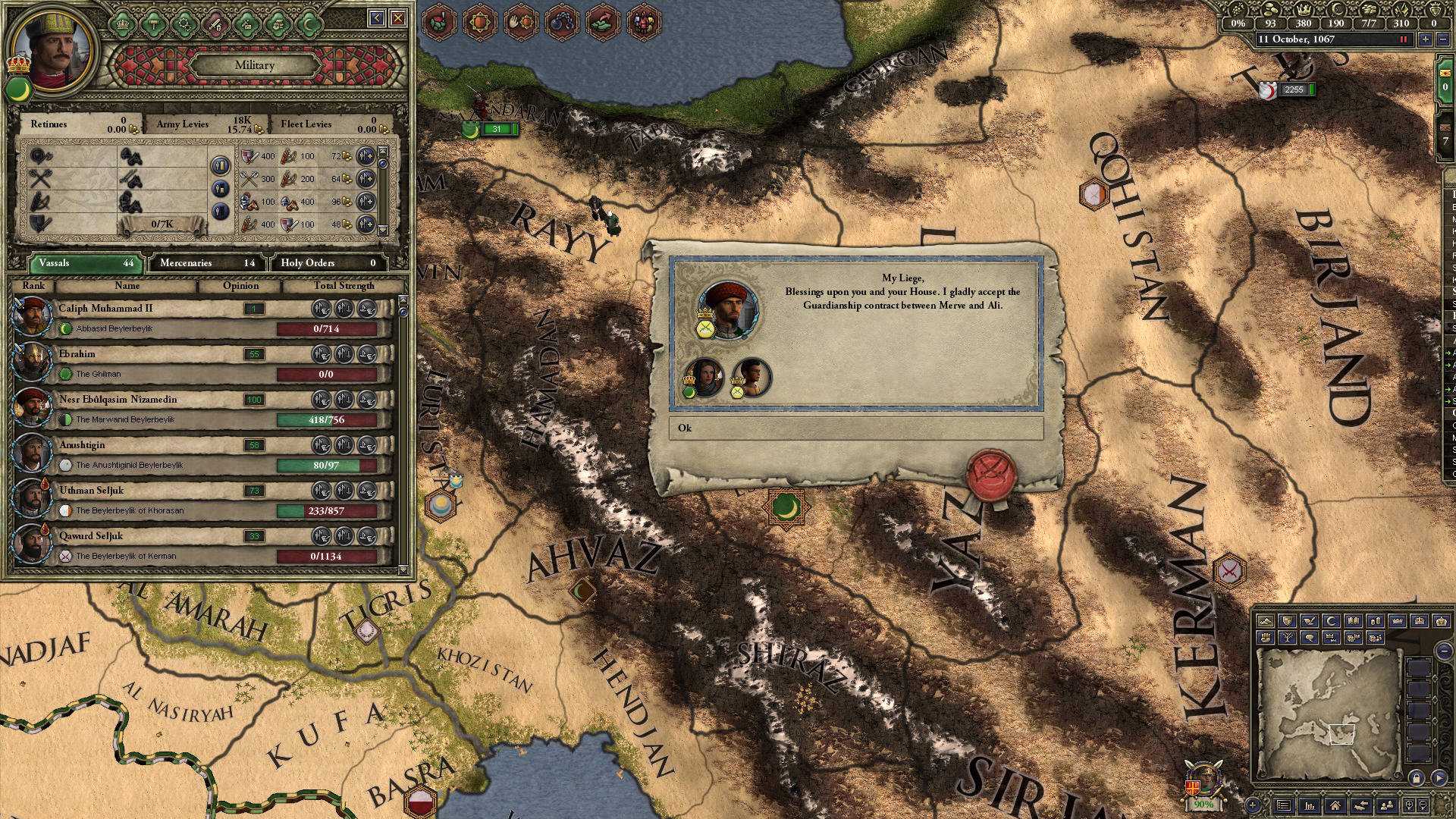Click the gold counter icon in the top bar
1456x819 pixels.
(x=1269, y=9)
